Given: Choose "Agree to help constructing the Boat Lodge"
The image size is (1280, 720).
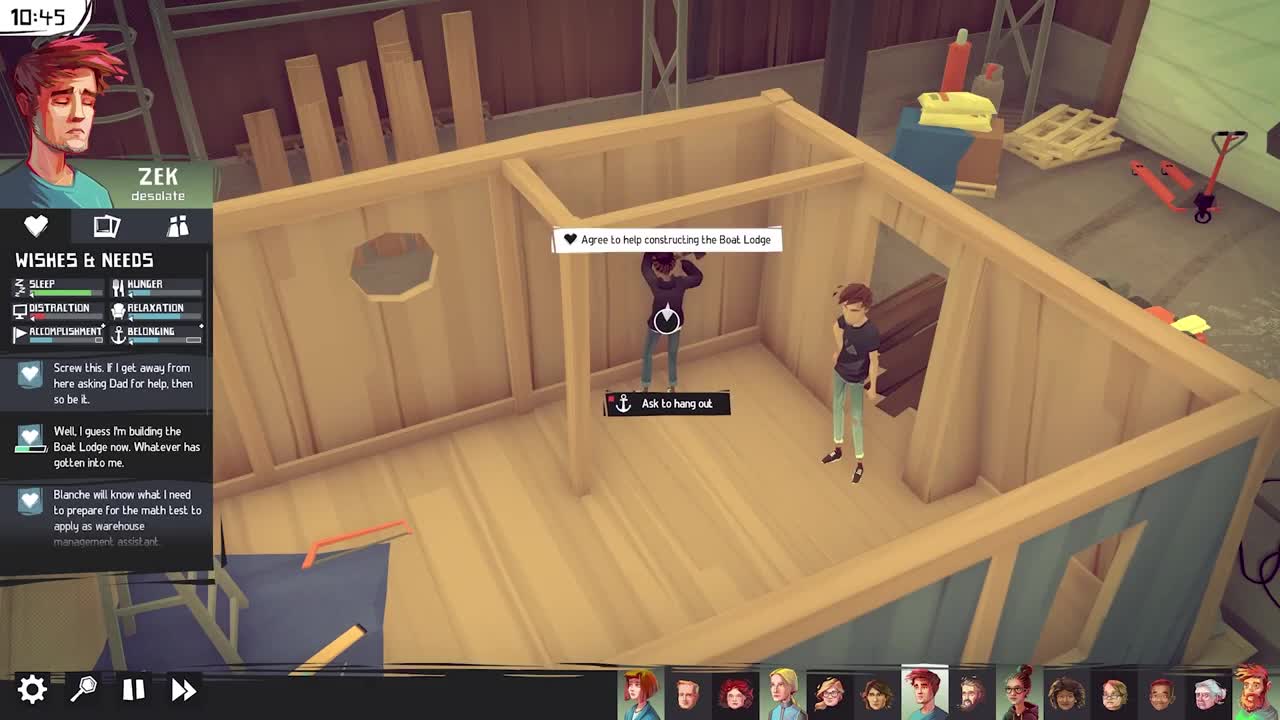Looking at the screenshot, I should pyautogui.click(x=667, y=240).
